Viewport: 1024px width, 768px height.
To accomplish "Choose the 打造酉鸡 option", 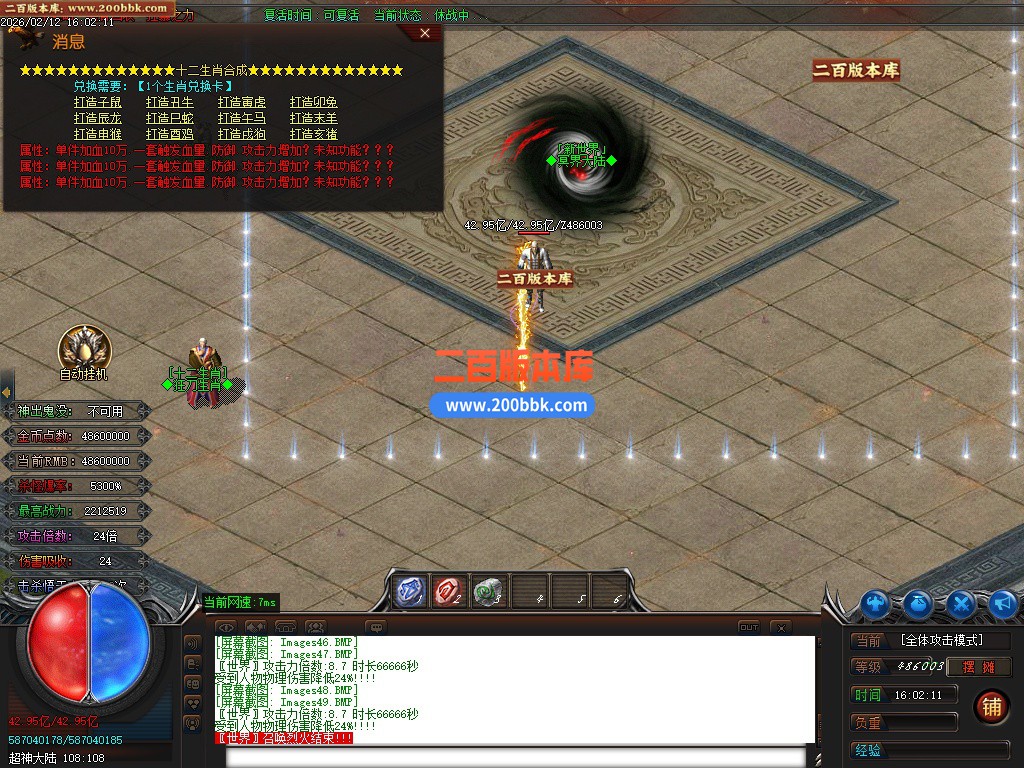I will click(x=170, y=135).
